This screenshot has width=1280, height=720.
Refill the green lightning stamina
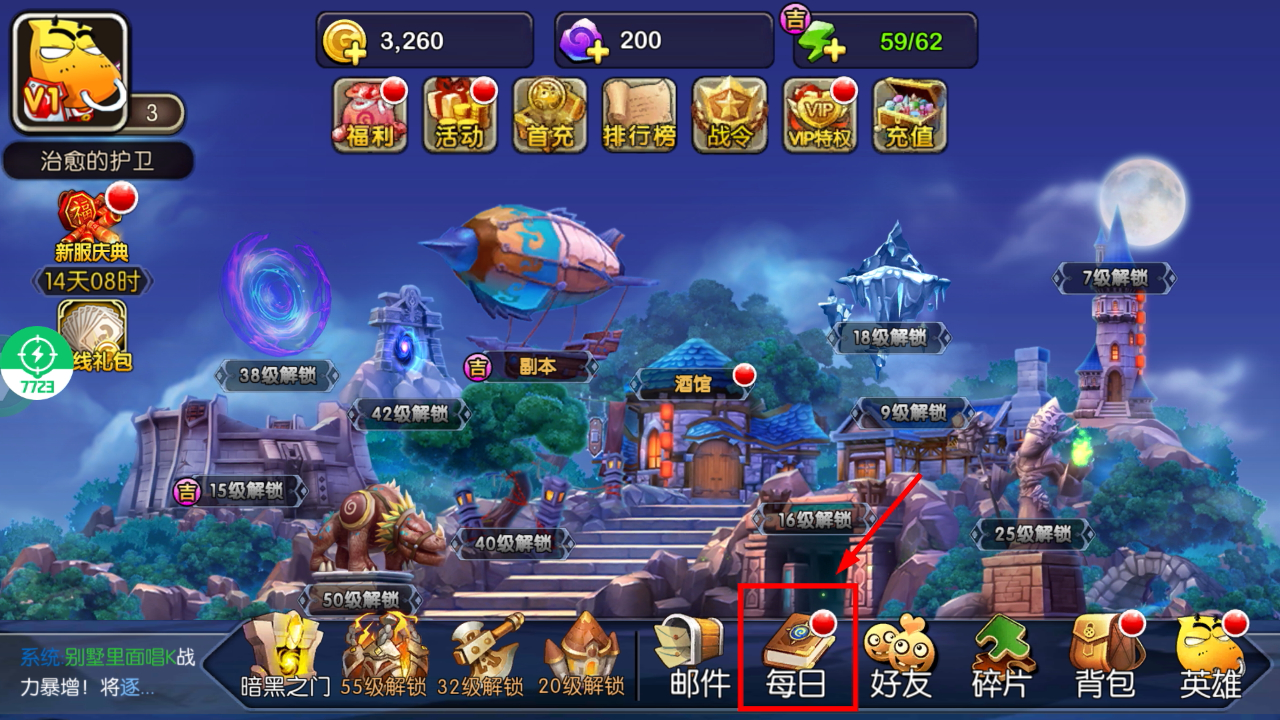(822, 42)
